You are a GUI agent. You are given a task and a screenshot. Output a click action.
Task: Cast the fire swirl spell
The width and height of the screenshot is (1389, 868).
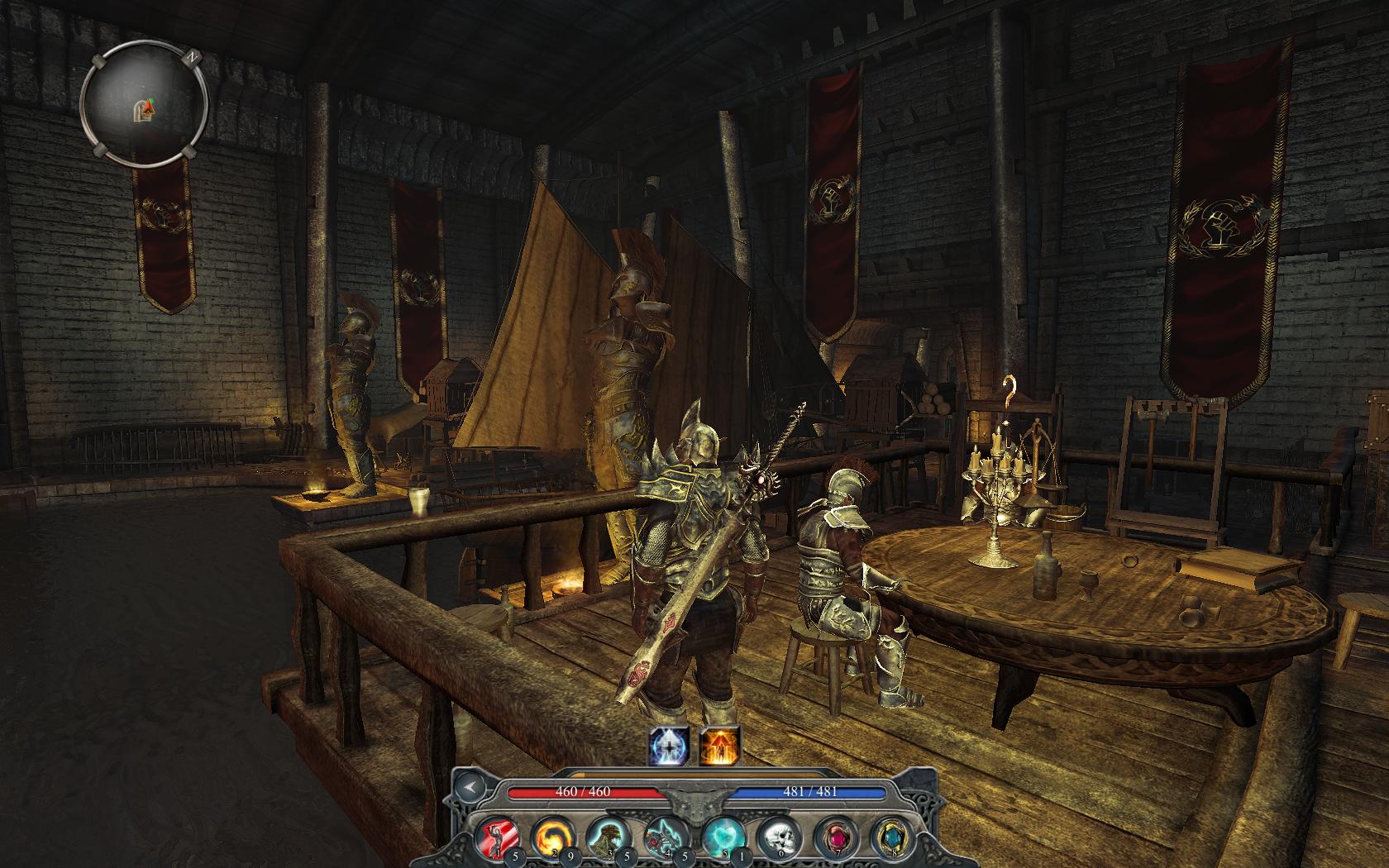click(549, 836)
